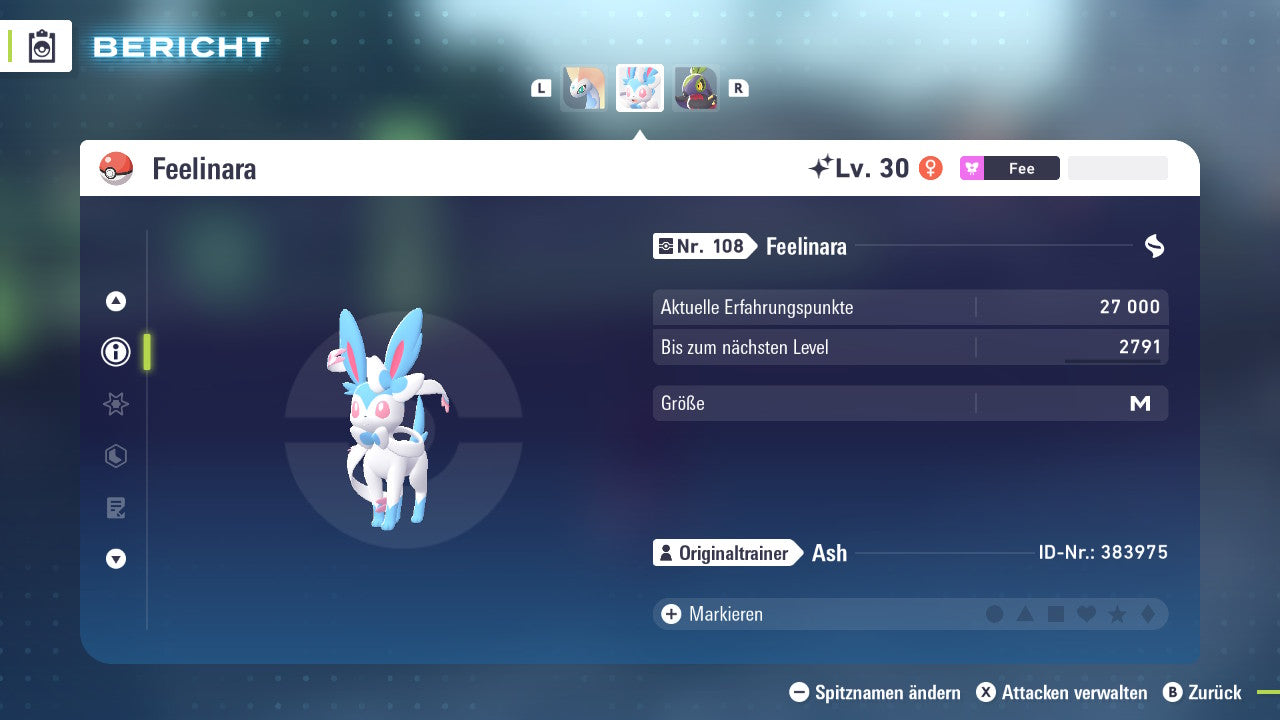Open the memo/notes icon in the sidebar

coord(115,507)
